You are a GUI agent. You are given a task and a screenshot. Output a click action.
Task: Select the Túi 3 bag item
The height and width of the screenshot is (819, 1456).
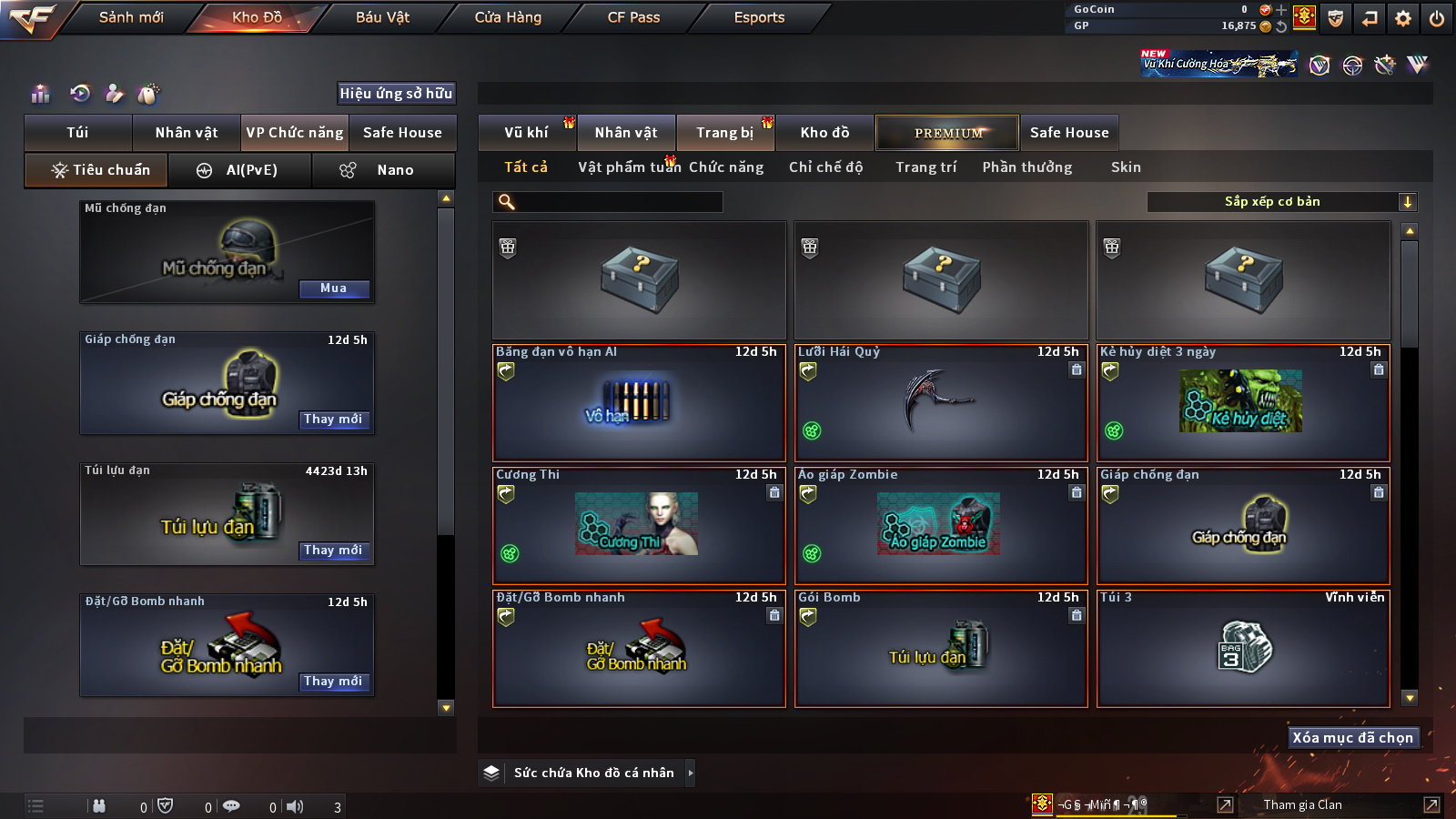(x=1243, y=648)
